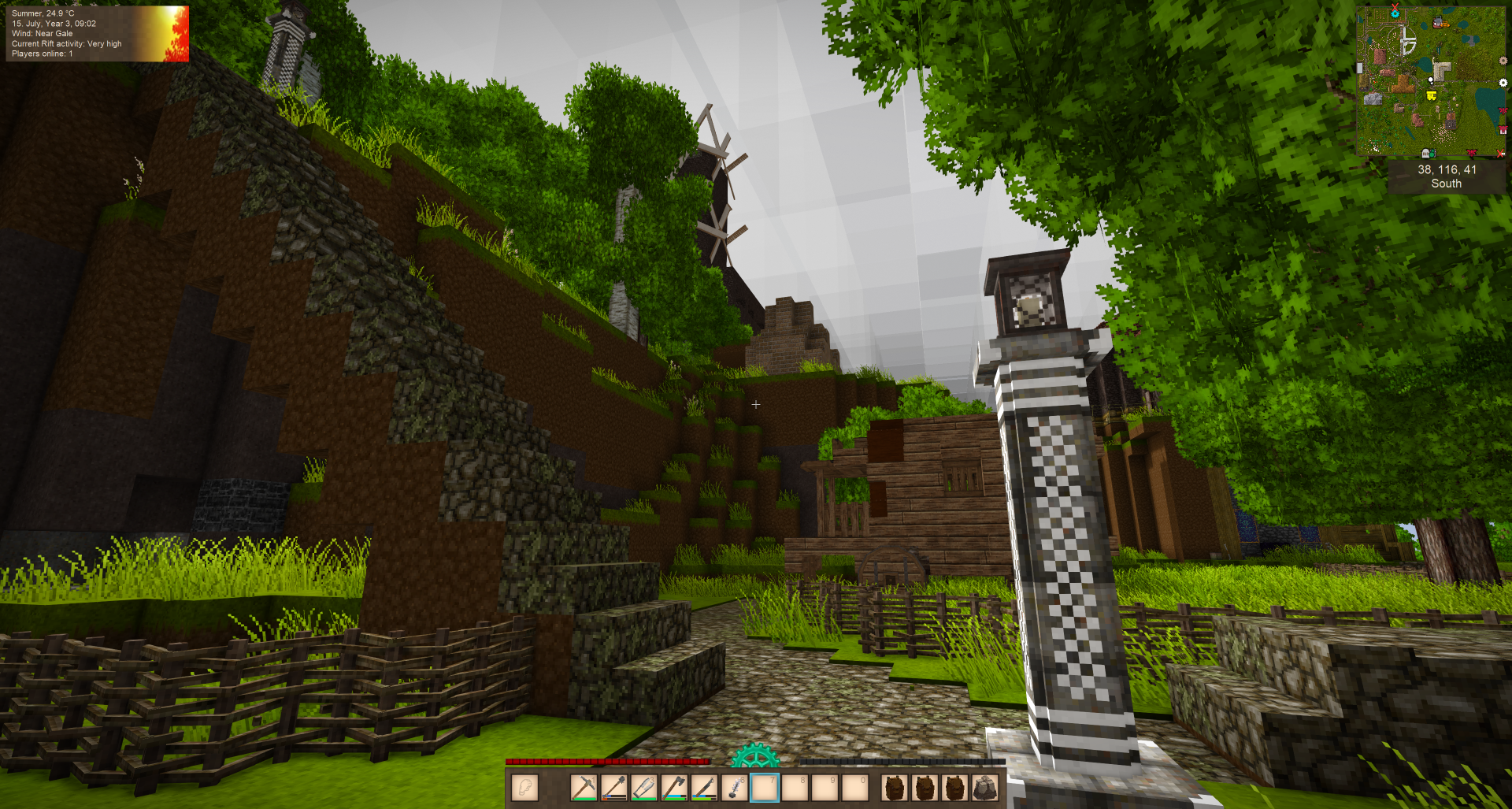Equip the axe from the hotbar
1512x809 pixels.
click(x=674, y=787)
